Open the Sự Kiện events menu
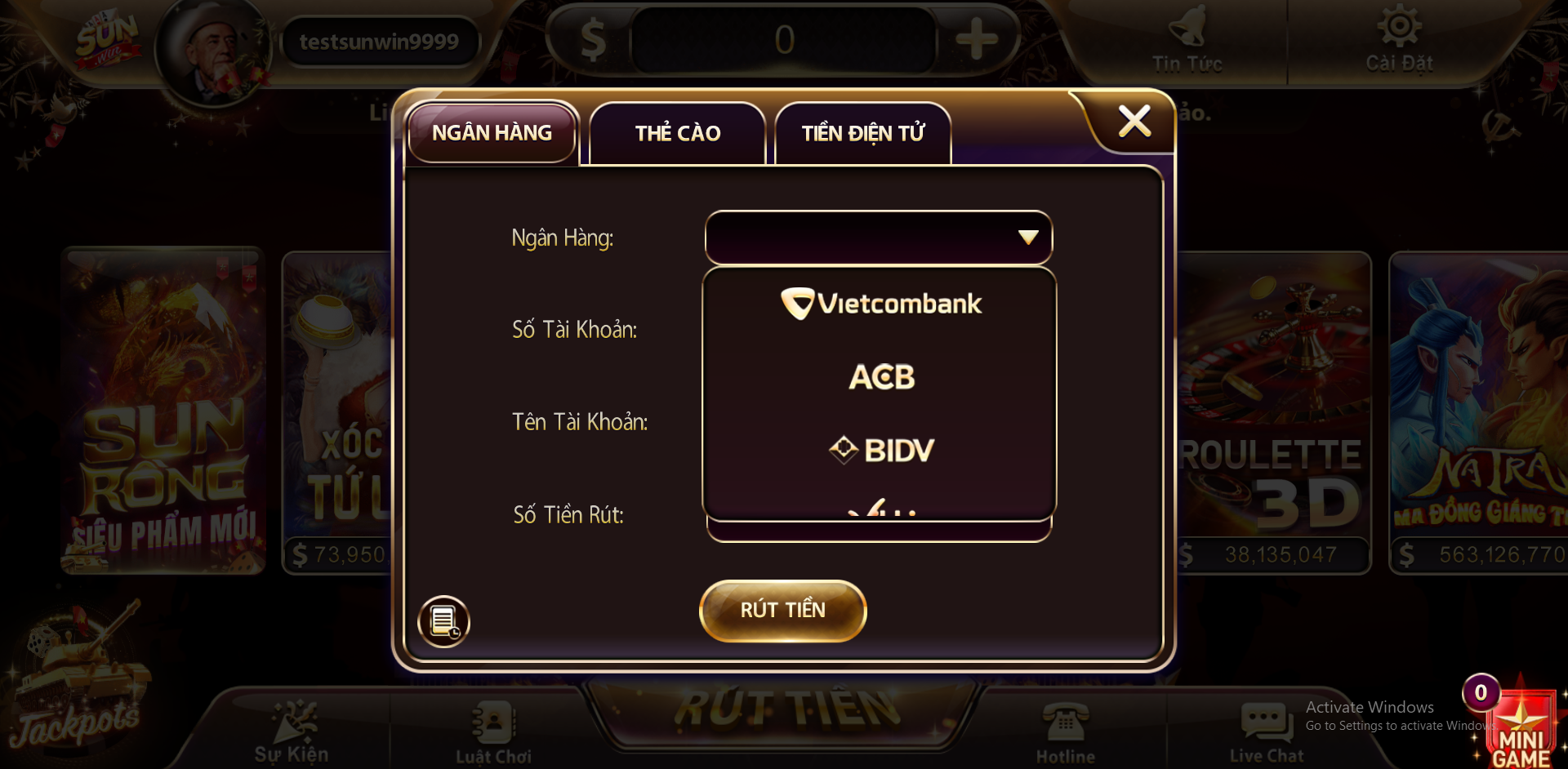Image resolution: width=1568 pixels, height=769 pixels. point(292,732)
